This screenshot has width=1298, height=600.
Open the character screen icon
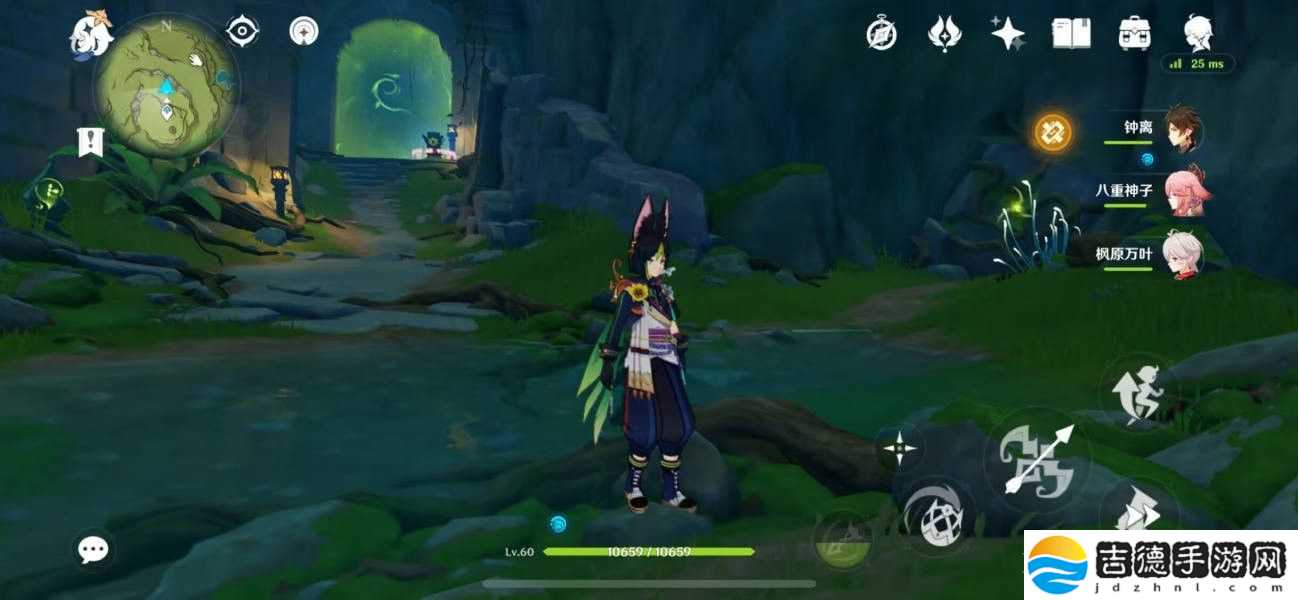click(x=1198, y=34)
